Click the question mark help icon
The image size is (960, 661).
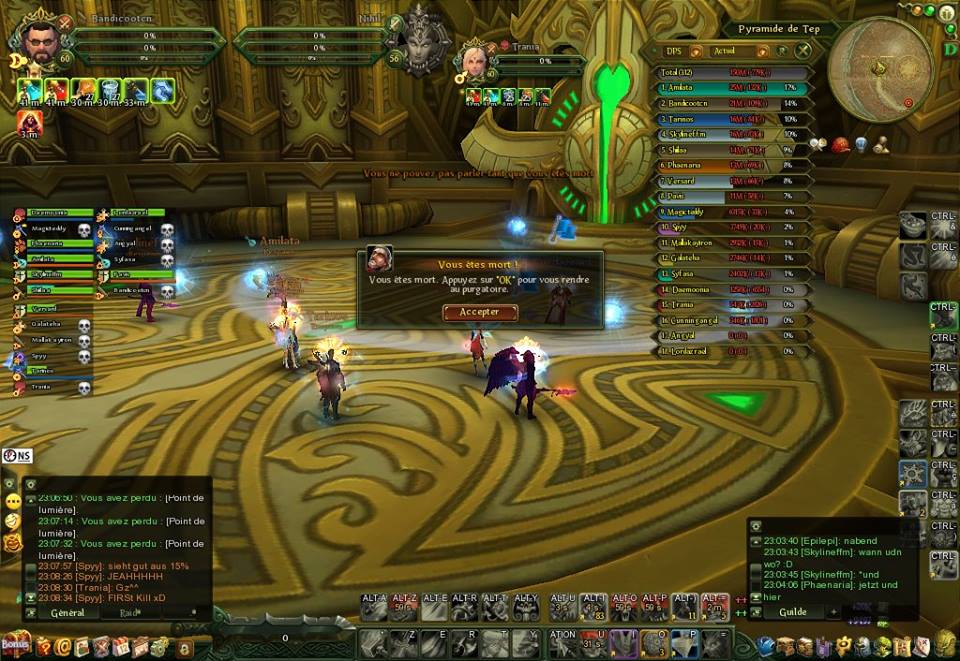(x=43, y=646)
